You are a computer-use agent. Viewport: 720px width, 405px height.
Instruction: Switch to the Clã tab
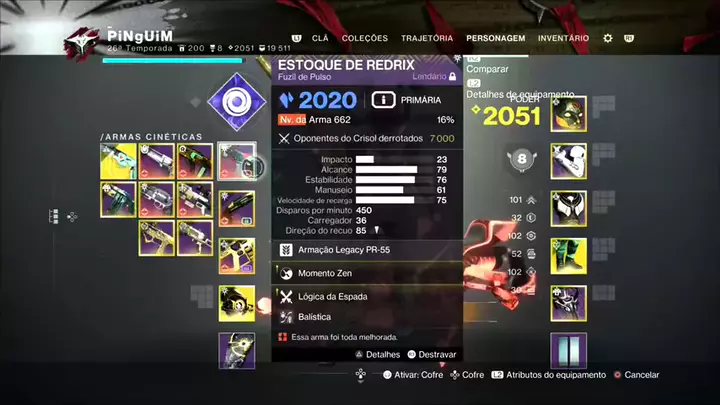(x=320, y=38)
